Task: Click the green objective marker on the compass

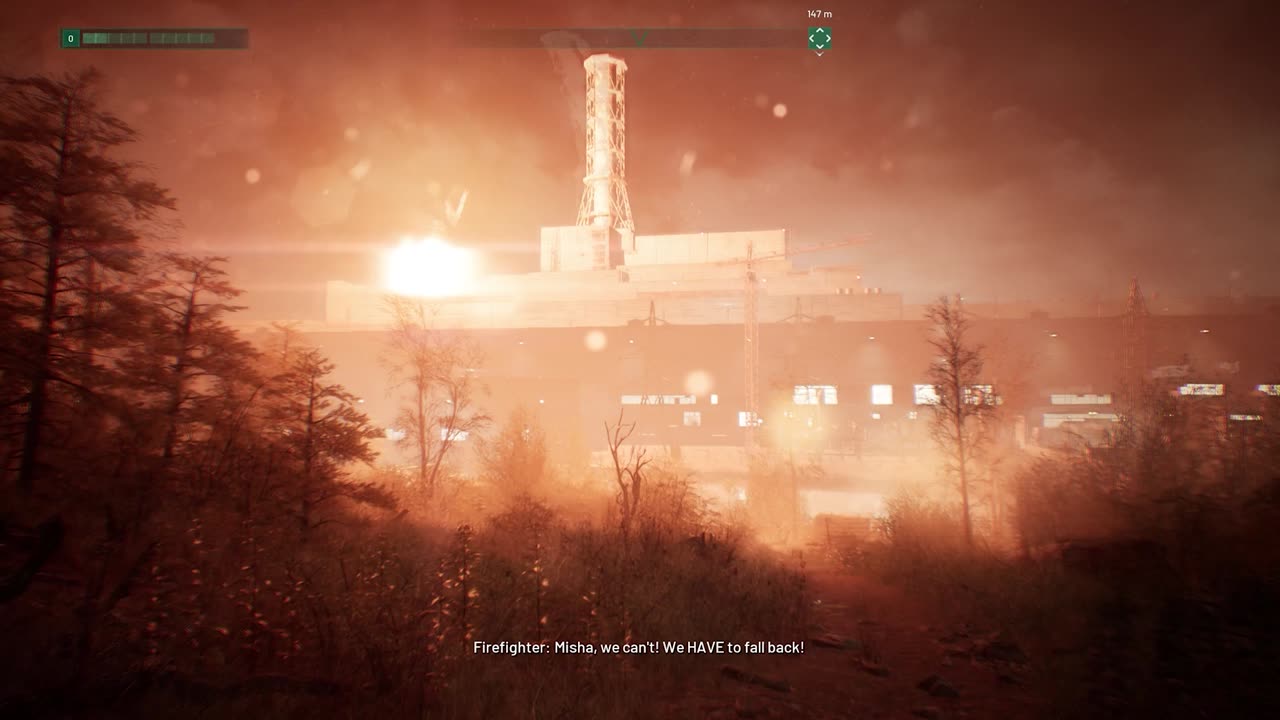Action: [x=819, y=39]
